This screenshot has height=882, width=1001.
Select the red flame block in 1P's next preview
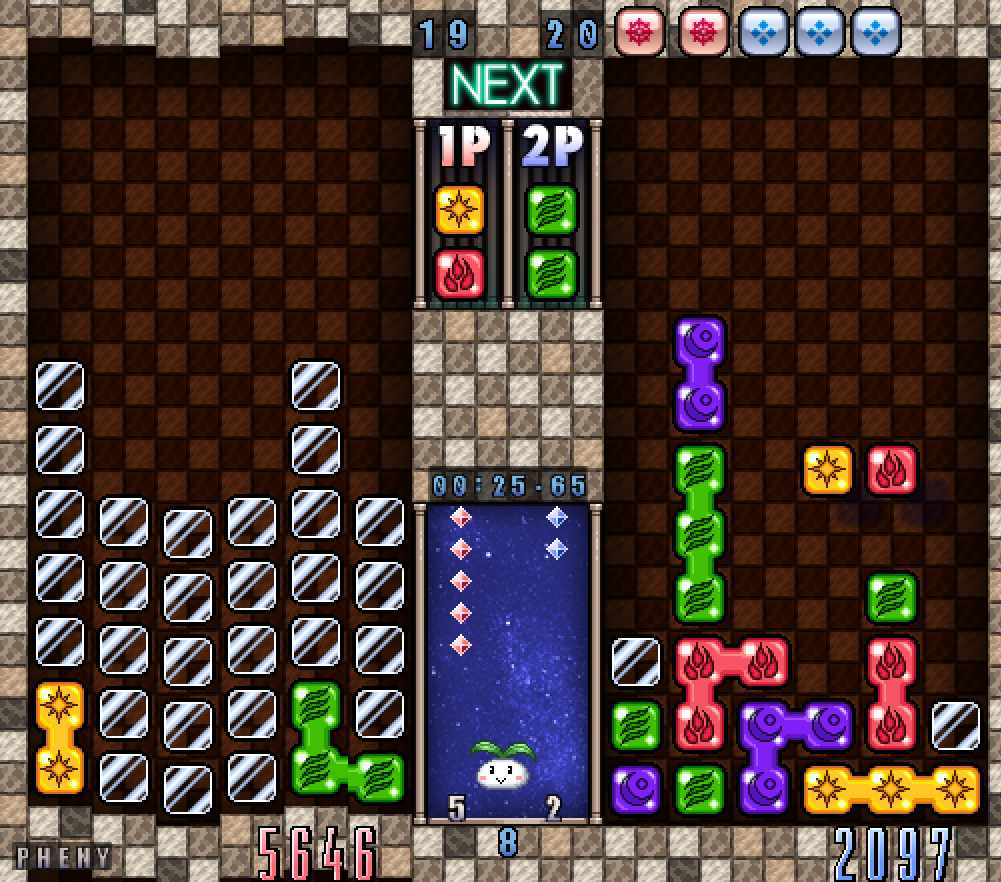tap(460, 273)
